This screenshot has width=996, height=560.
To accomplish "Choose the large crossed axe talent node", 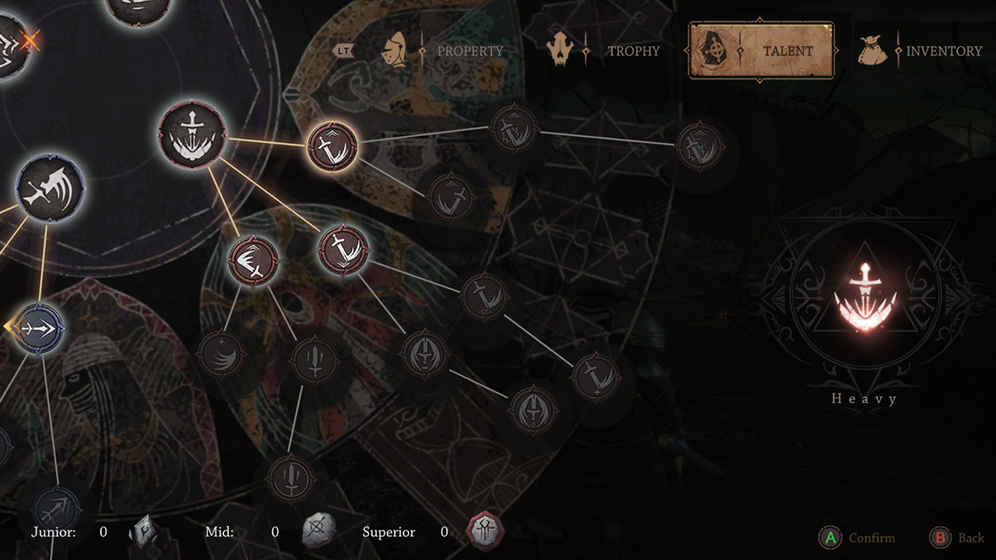I will coord(50,188).
